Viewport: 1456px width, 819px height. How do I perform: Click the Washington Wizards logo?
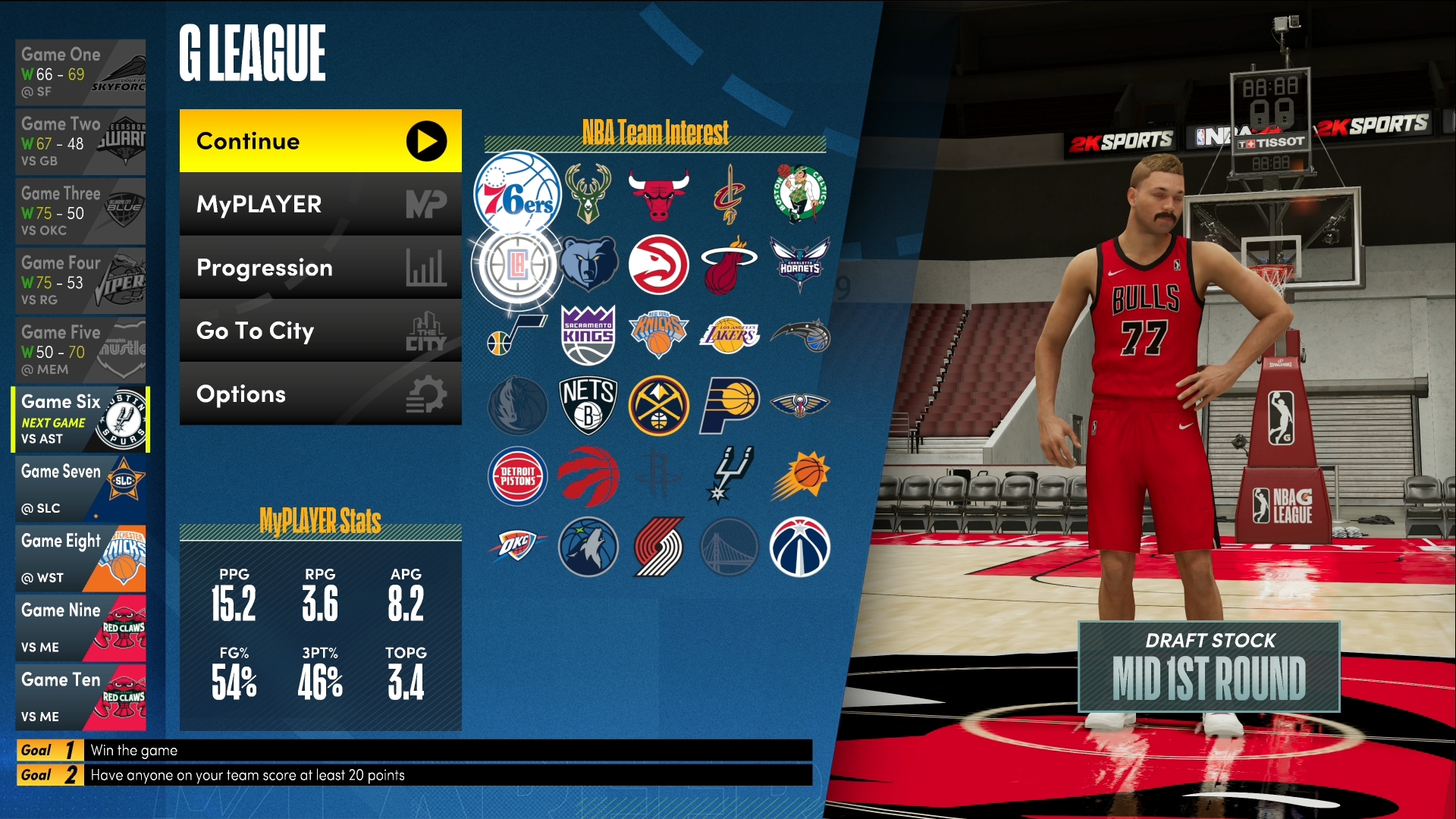[799, 547]
